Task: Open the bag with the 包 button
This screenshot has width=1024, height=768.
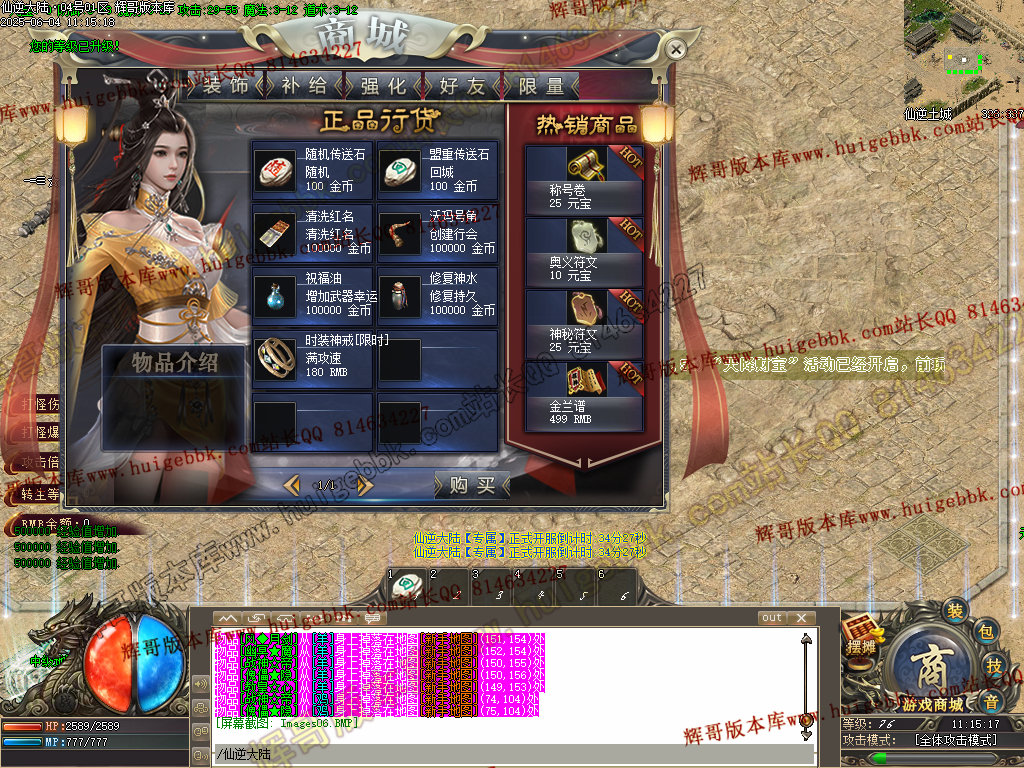Action: [985, 631]
